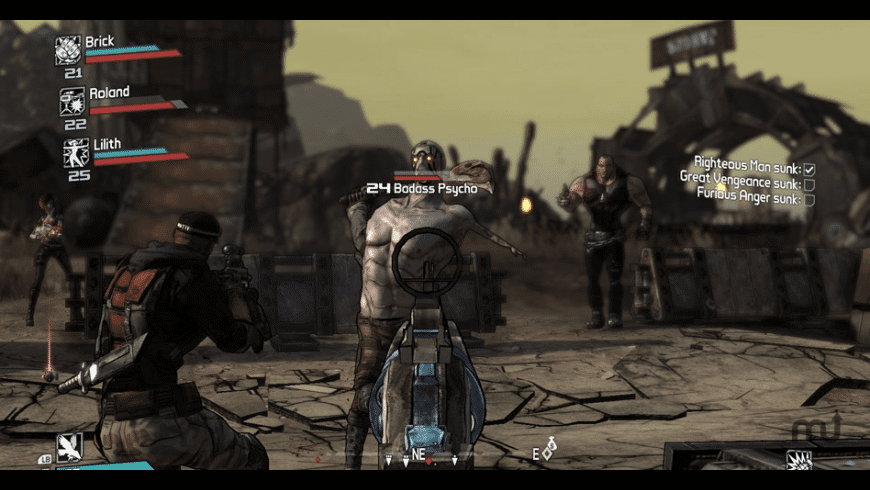Click the Furious Anger sunk objective checkbox
The image size is (870, 490).
[809, 199]
